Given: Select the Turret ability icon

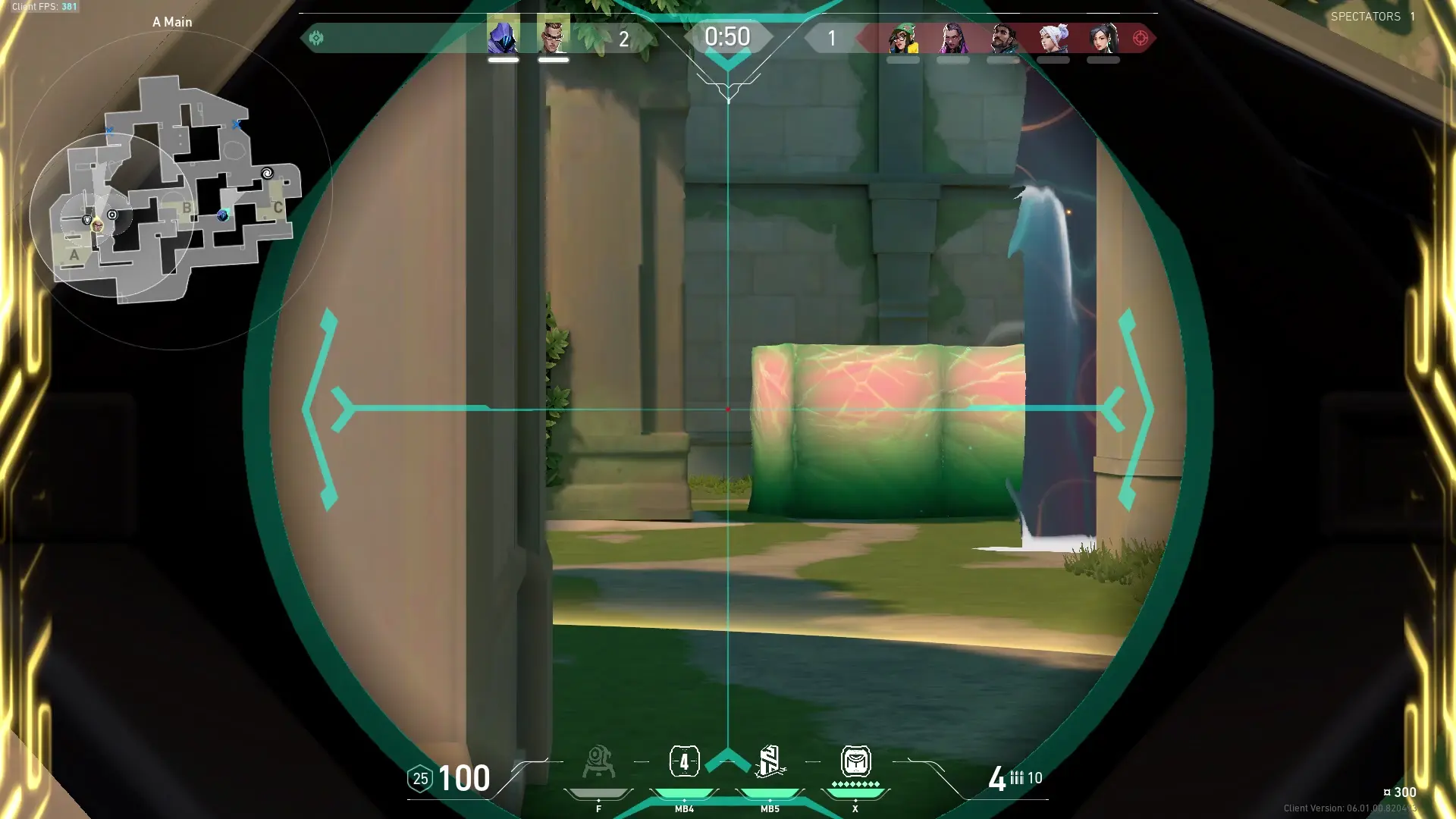Looking at the screenshot, I should point(599,762).
